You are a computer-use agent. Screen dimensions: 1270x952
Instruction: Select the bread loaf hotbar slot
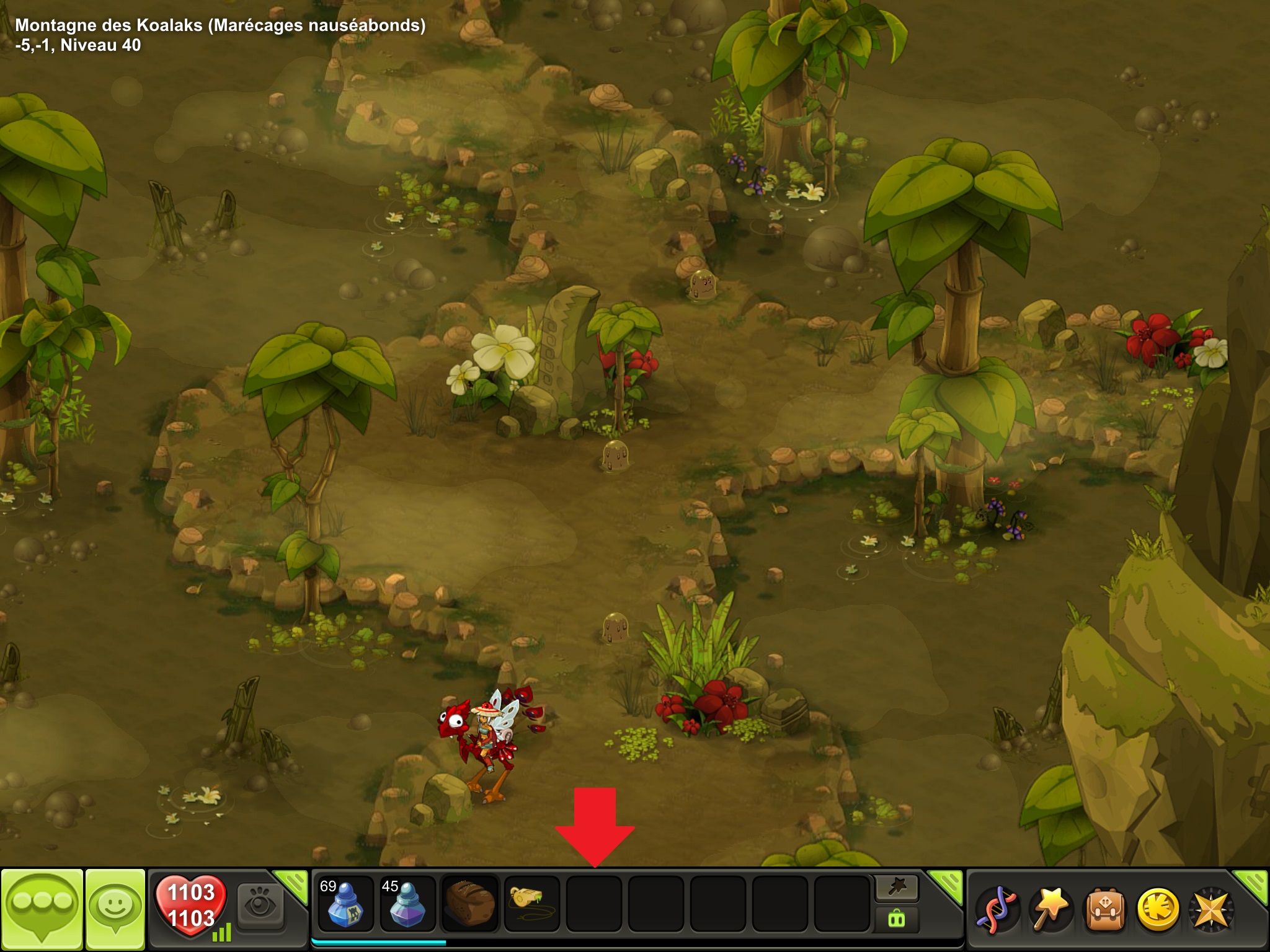coord(470,904)
